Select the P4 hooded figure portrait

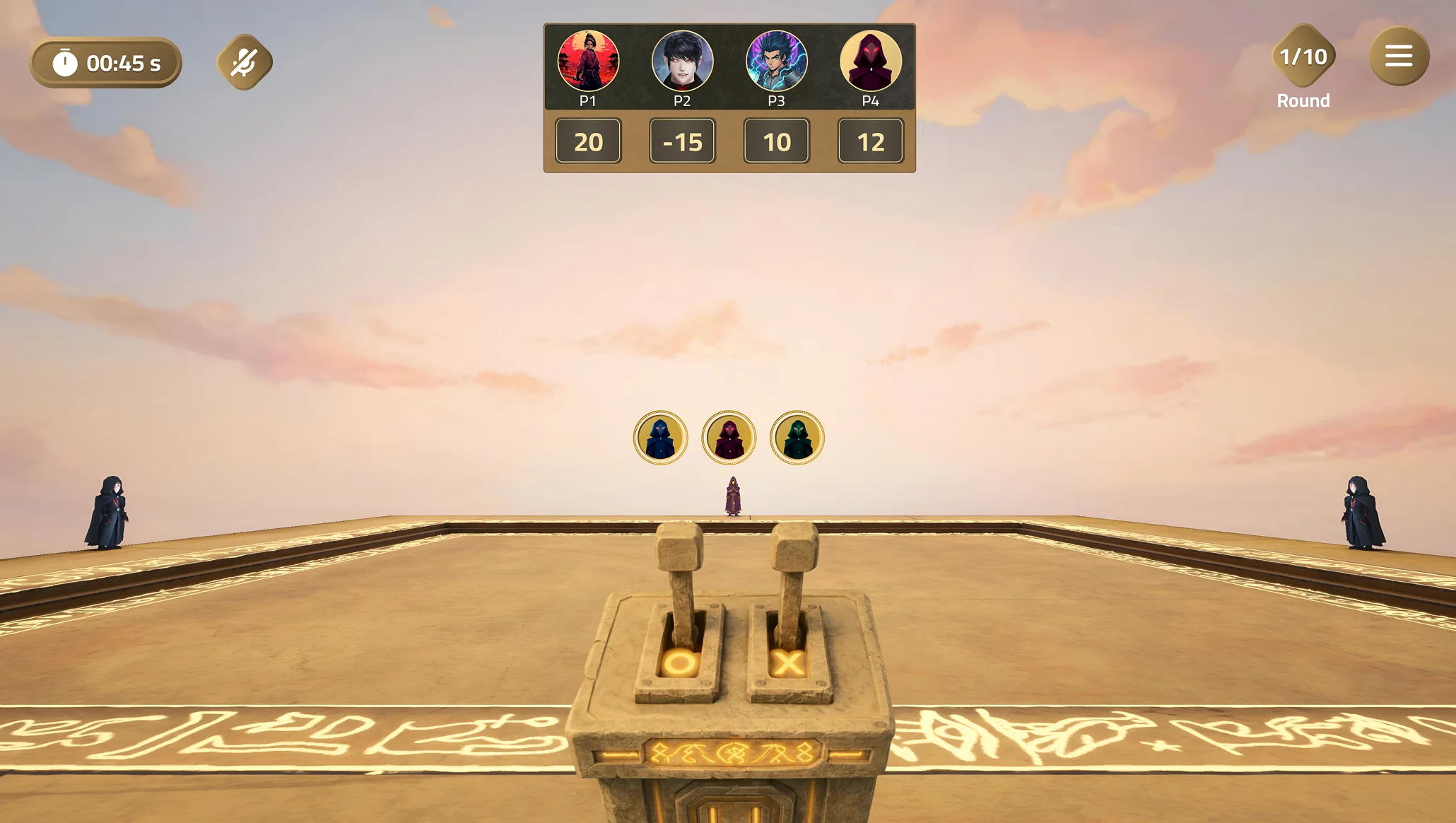870,61
